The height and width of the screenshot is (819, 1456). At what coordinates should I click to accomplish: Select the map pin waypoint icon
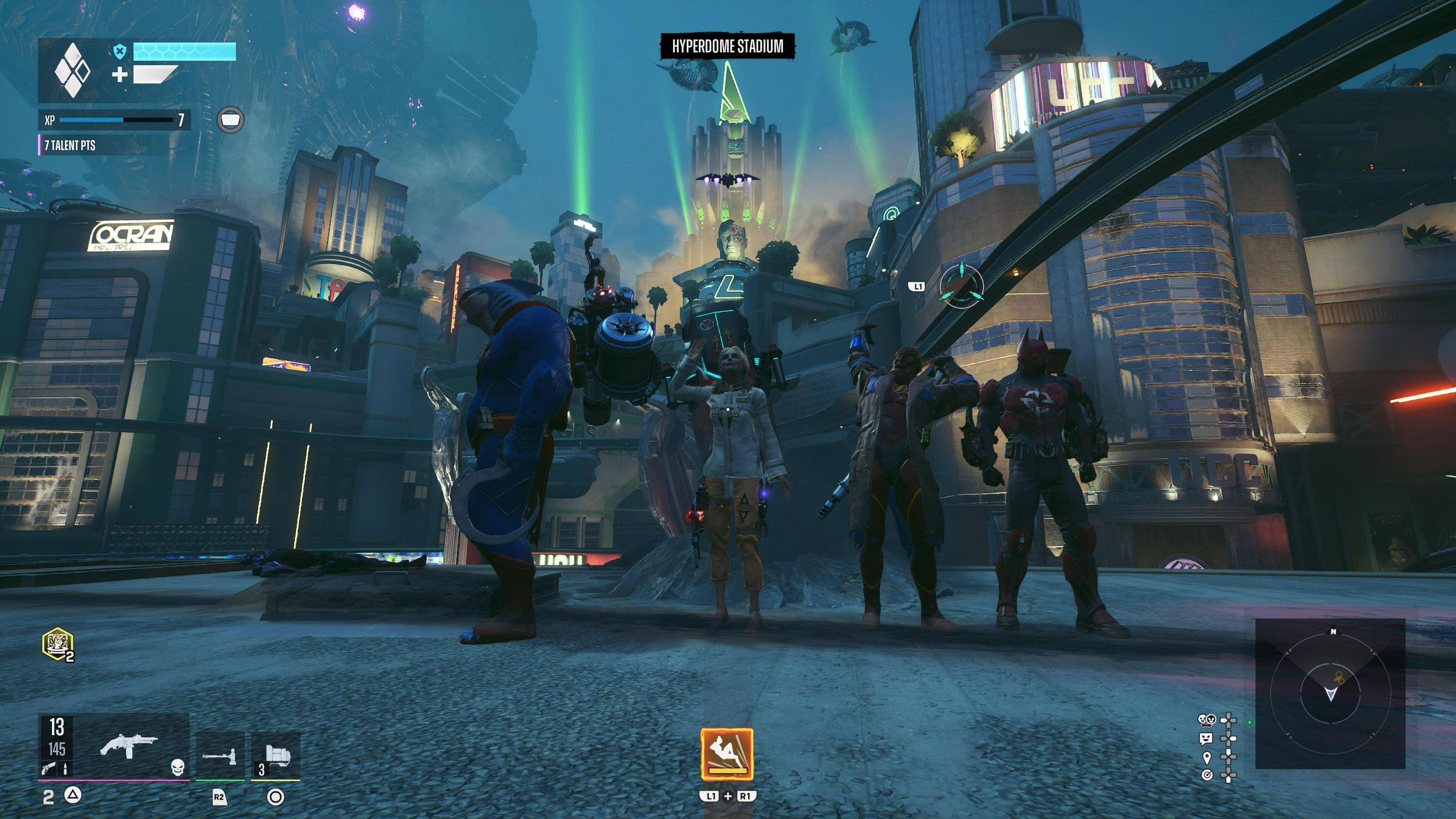tap(1206, 757)
